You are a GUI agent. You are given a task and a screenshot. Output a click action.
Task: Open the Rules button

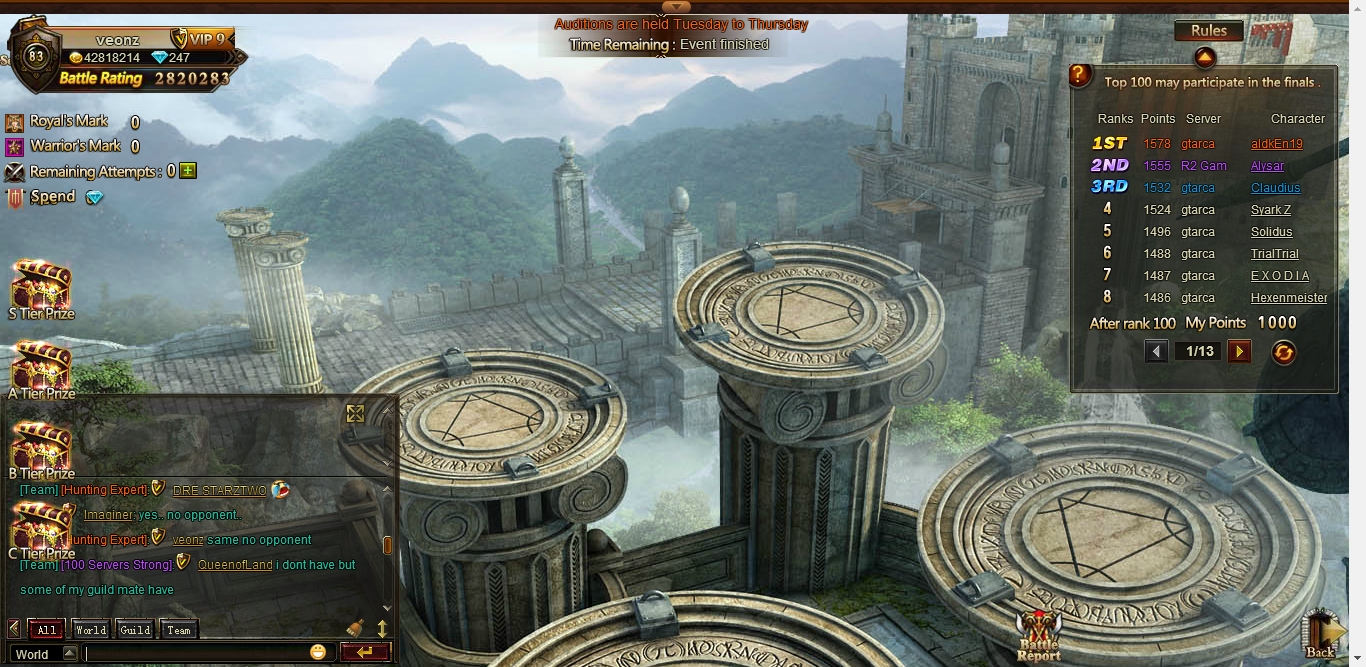[x=1208, y=31]
